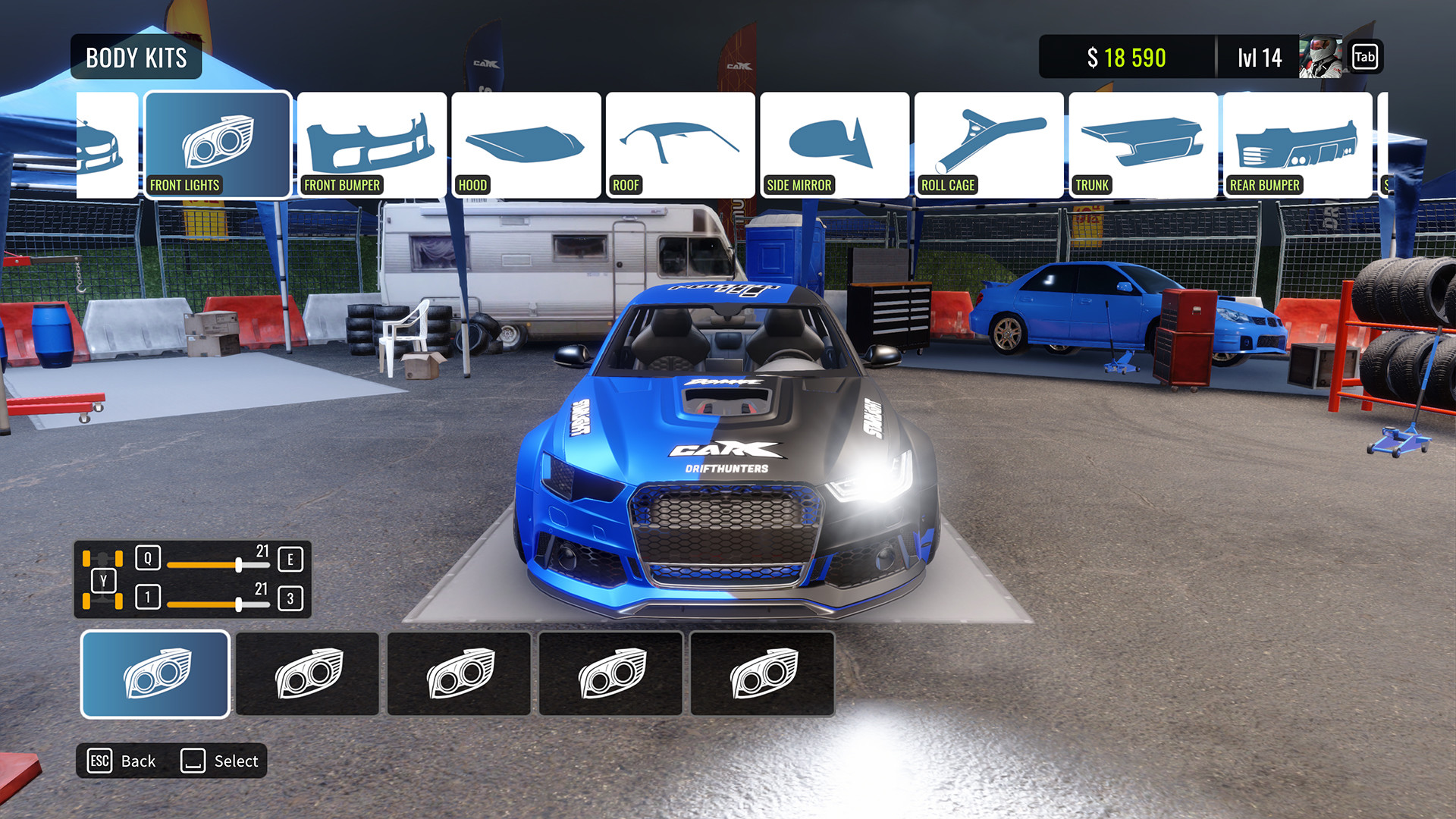Viewport: 1456px width, 819px height.
Task: Open the partially visible category at far right
Action: [x=1418, y=144]
